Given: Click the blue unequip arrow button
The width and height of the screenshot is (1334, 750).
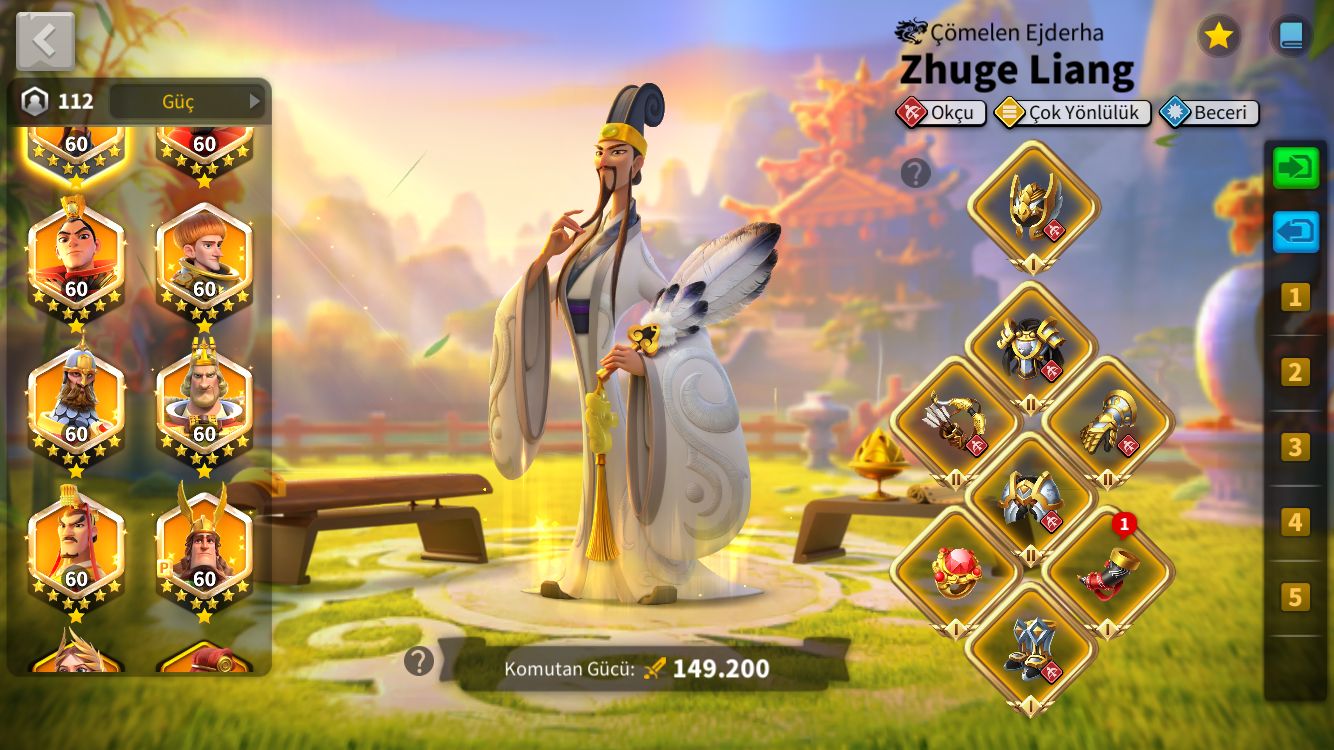Looking at the screenshot, I should [x=1296, y=232].
